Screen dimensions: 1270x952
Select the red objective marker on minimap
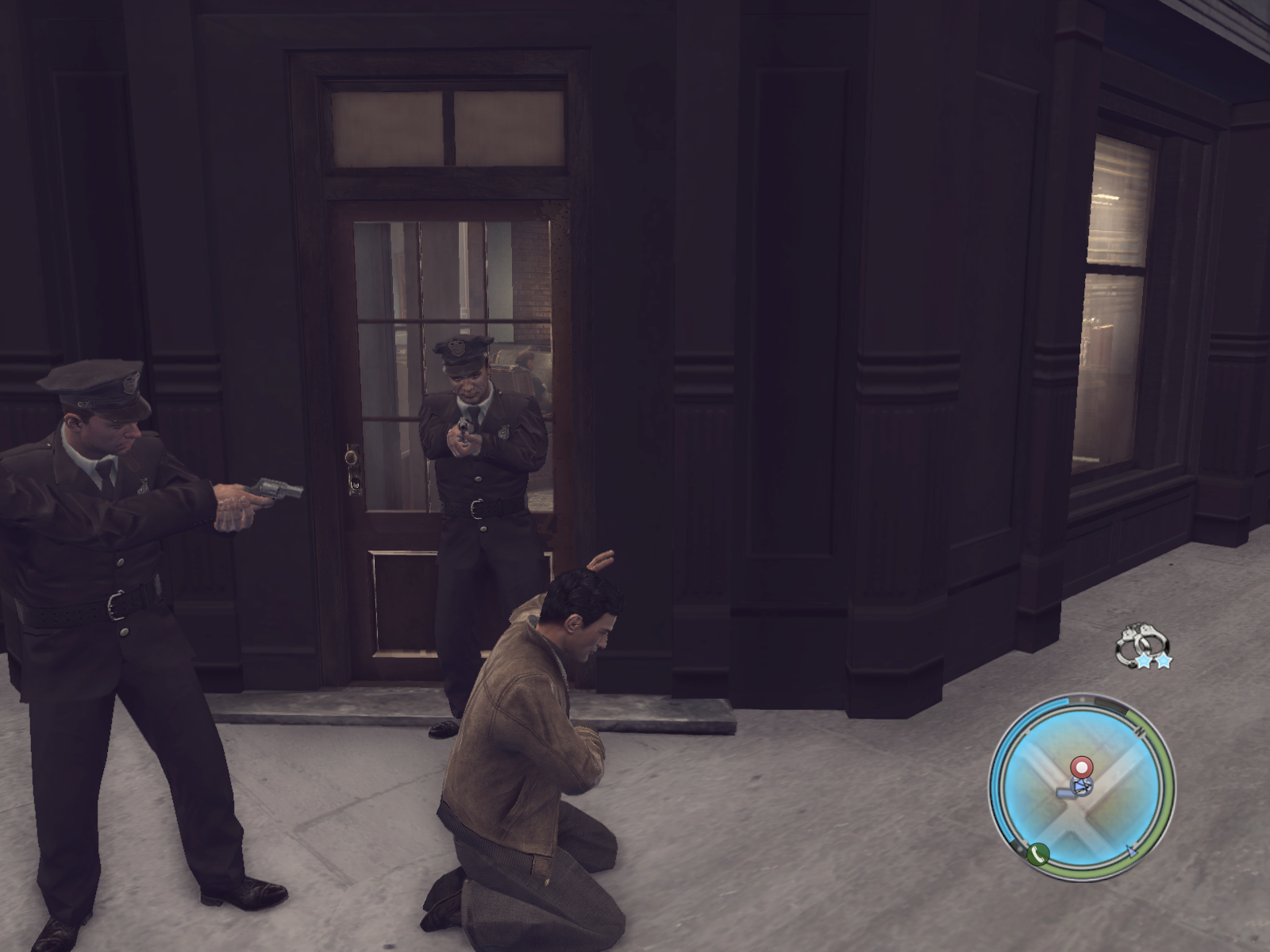1081,766
